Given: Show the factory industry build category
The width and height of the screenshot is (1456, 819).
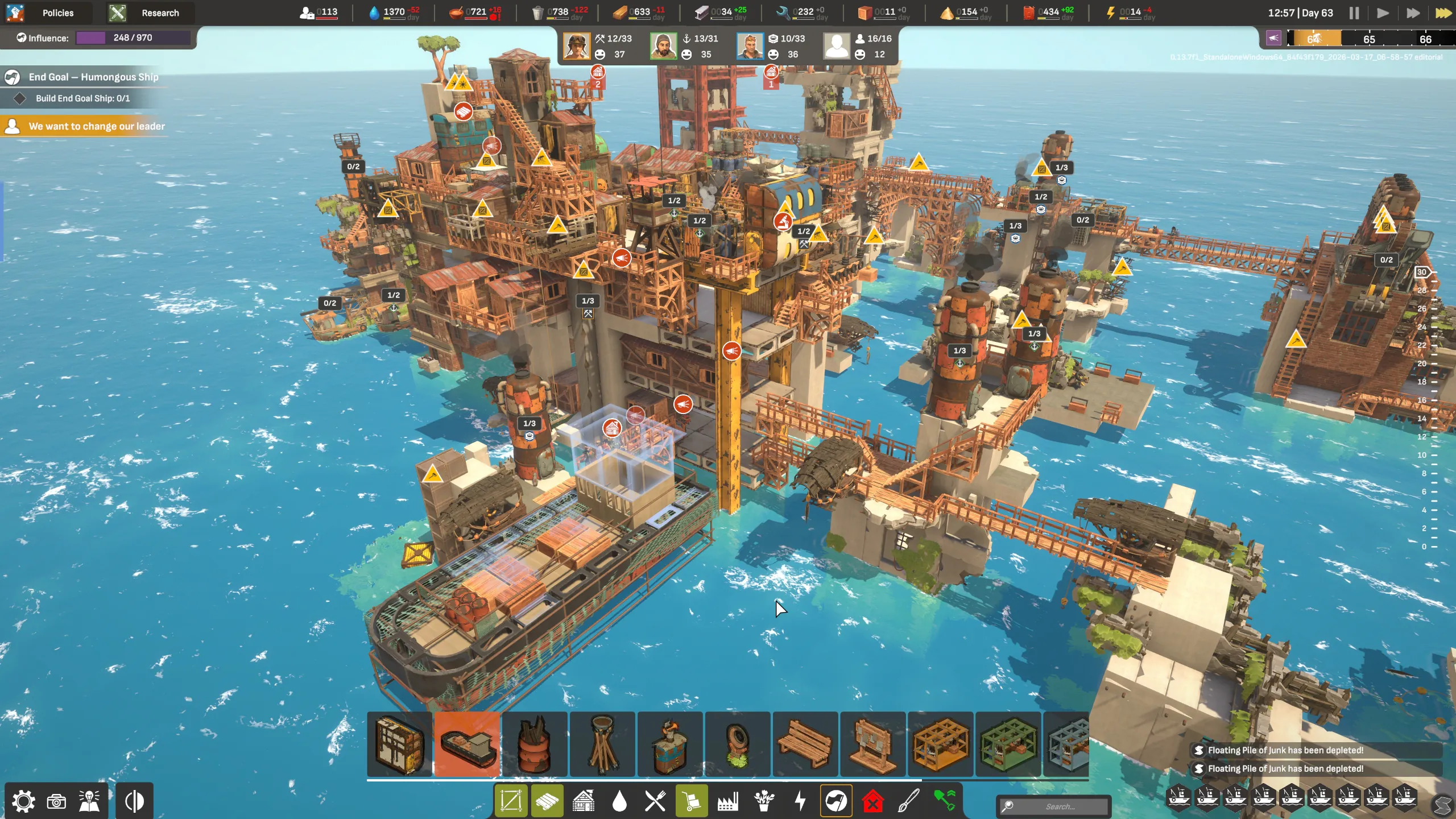Looking at the screenshot, I should click(x=727, y=801).
